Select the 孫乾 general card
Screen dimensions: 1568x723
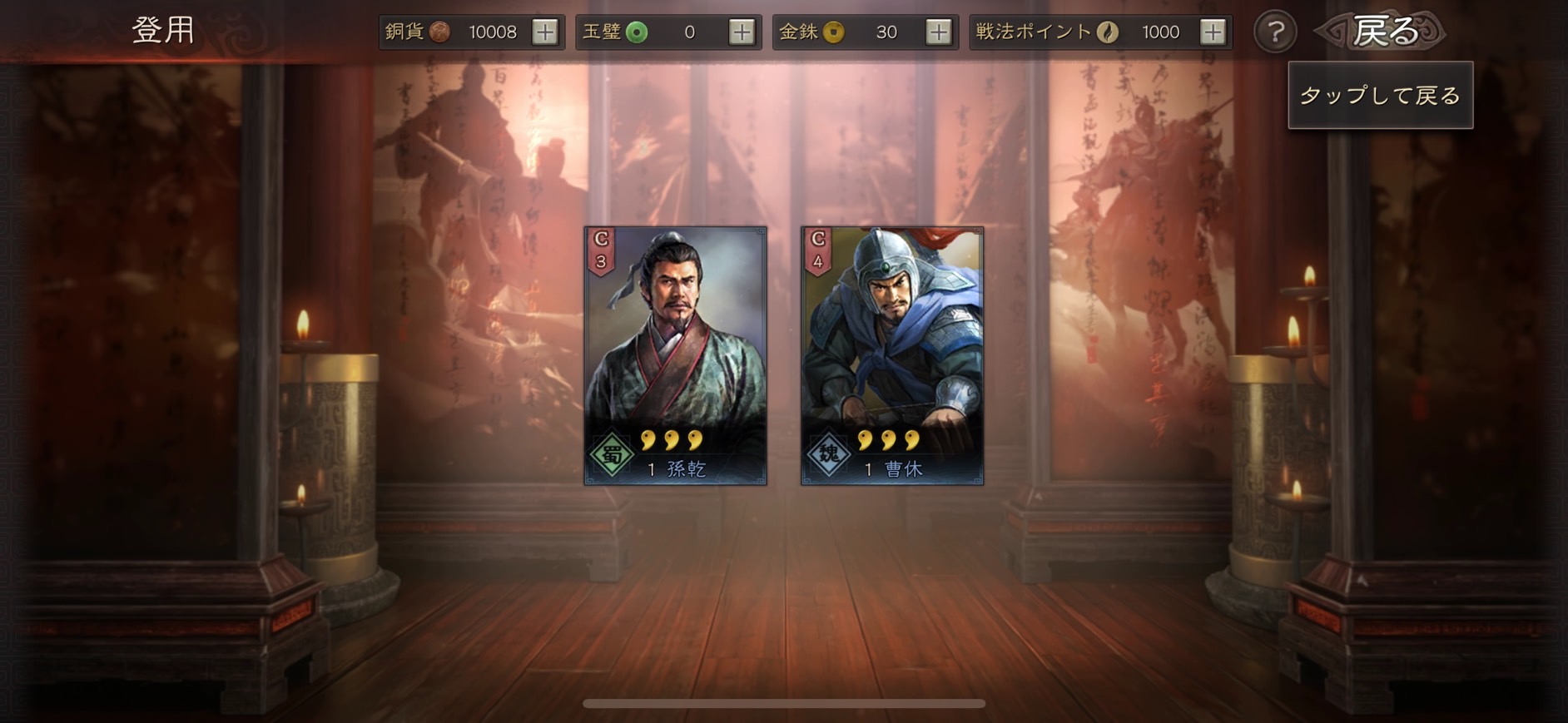(675, 355)
